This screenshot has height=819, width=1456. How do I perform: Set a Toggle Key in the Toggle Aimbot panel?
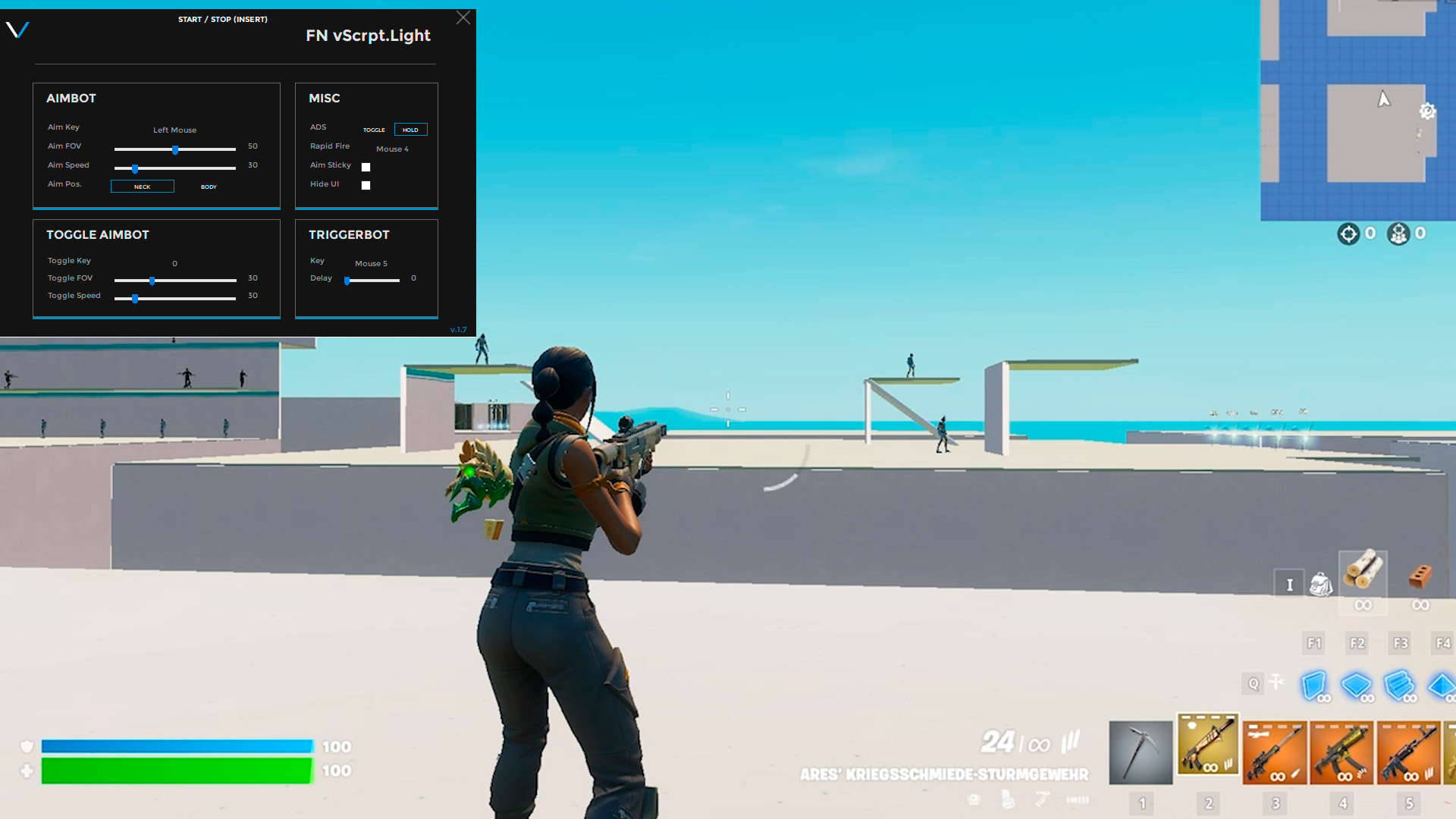pyautogui.click(x=174, y=263)
